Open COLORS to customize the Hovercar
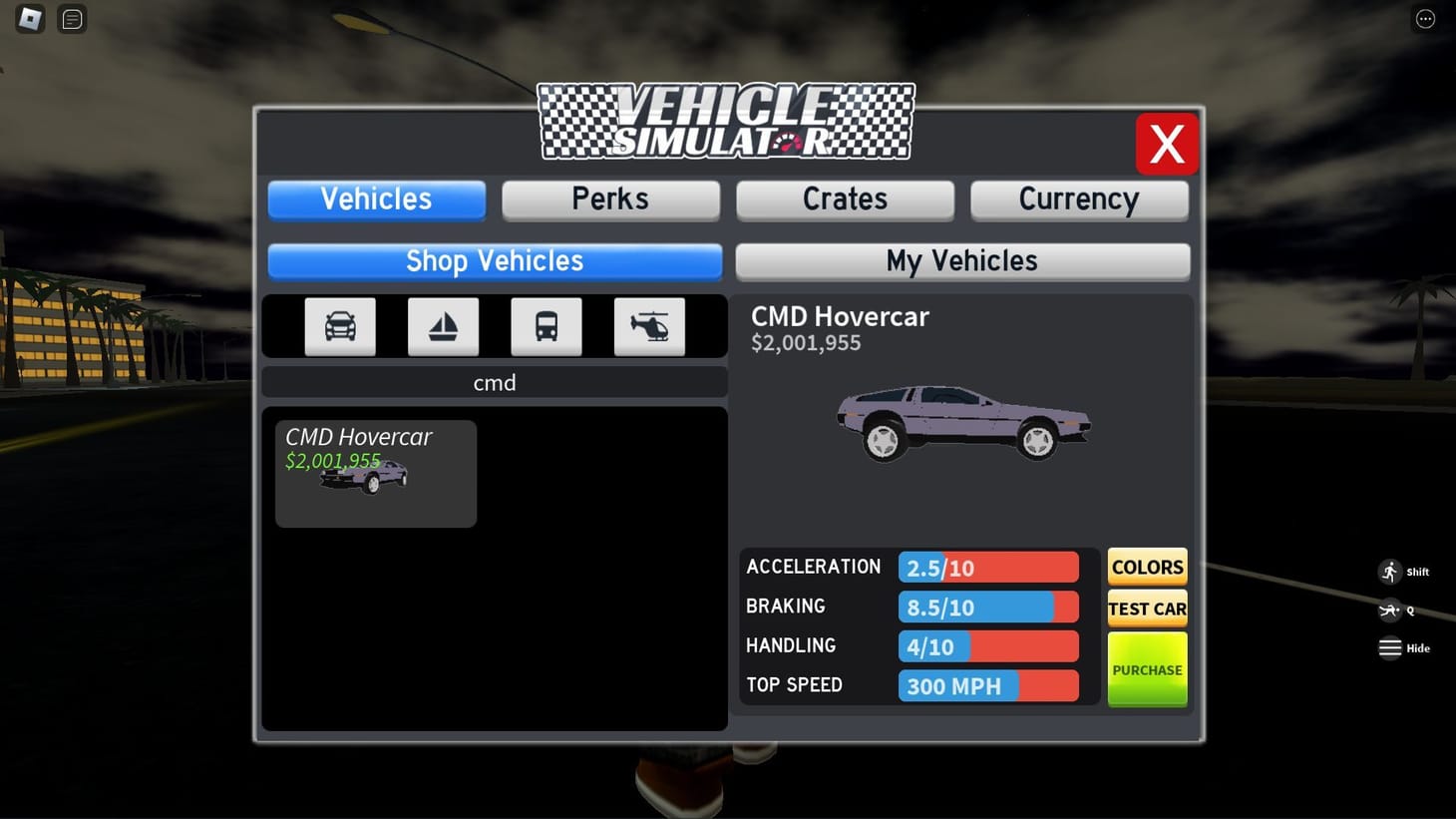This screenshot has height=819, width=1456. (1146, 566)
